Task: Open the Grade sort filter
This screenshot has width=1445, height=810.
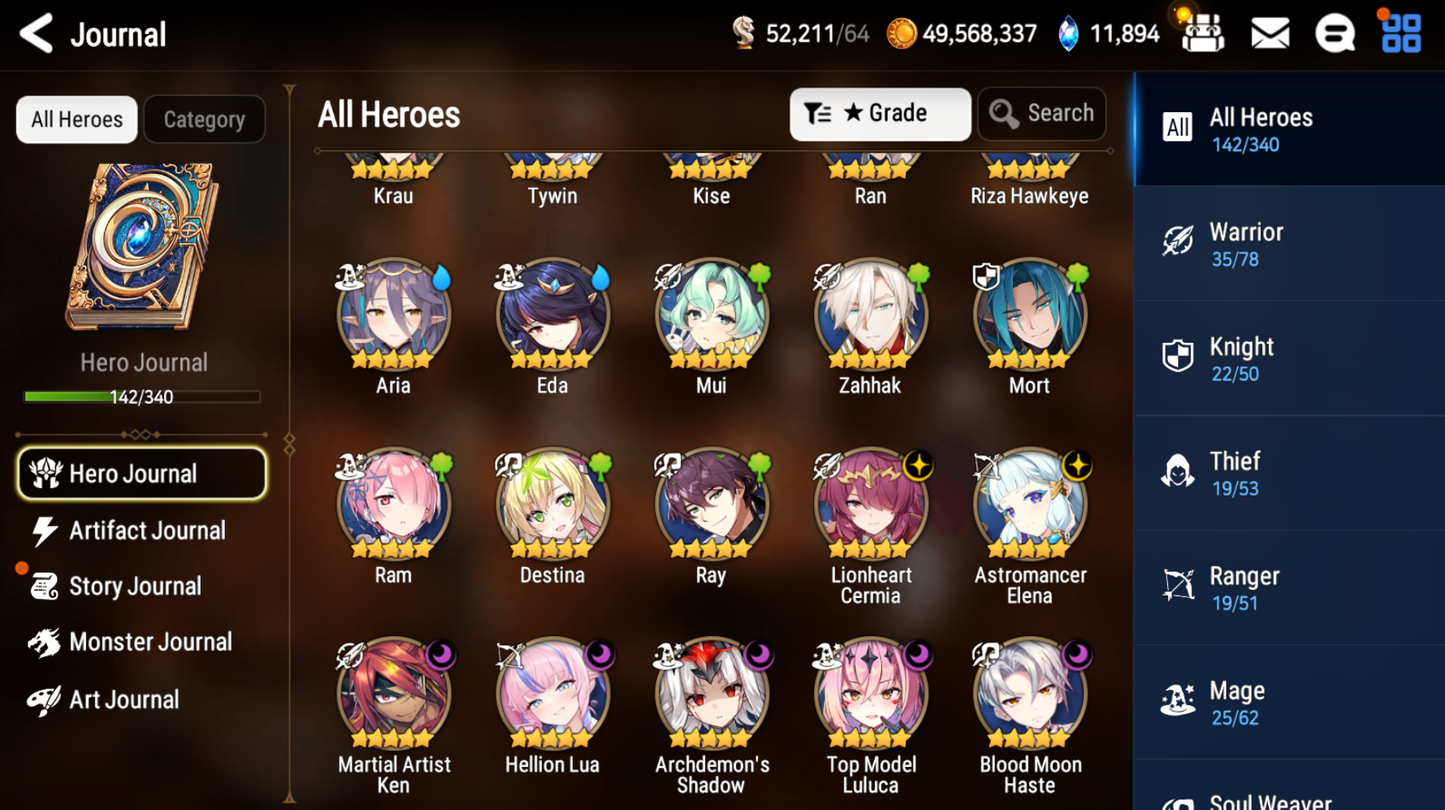Action: pyautogui.click(x=879, y=114)
